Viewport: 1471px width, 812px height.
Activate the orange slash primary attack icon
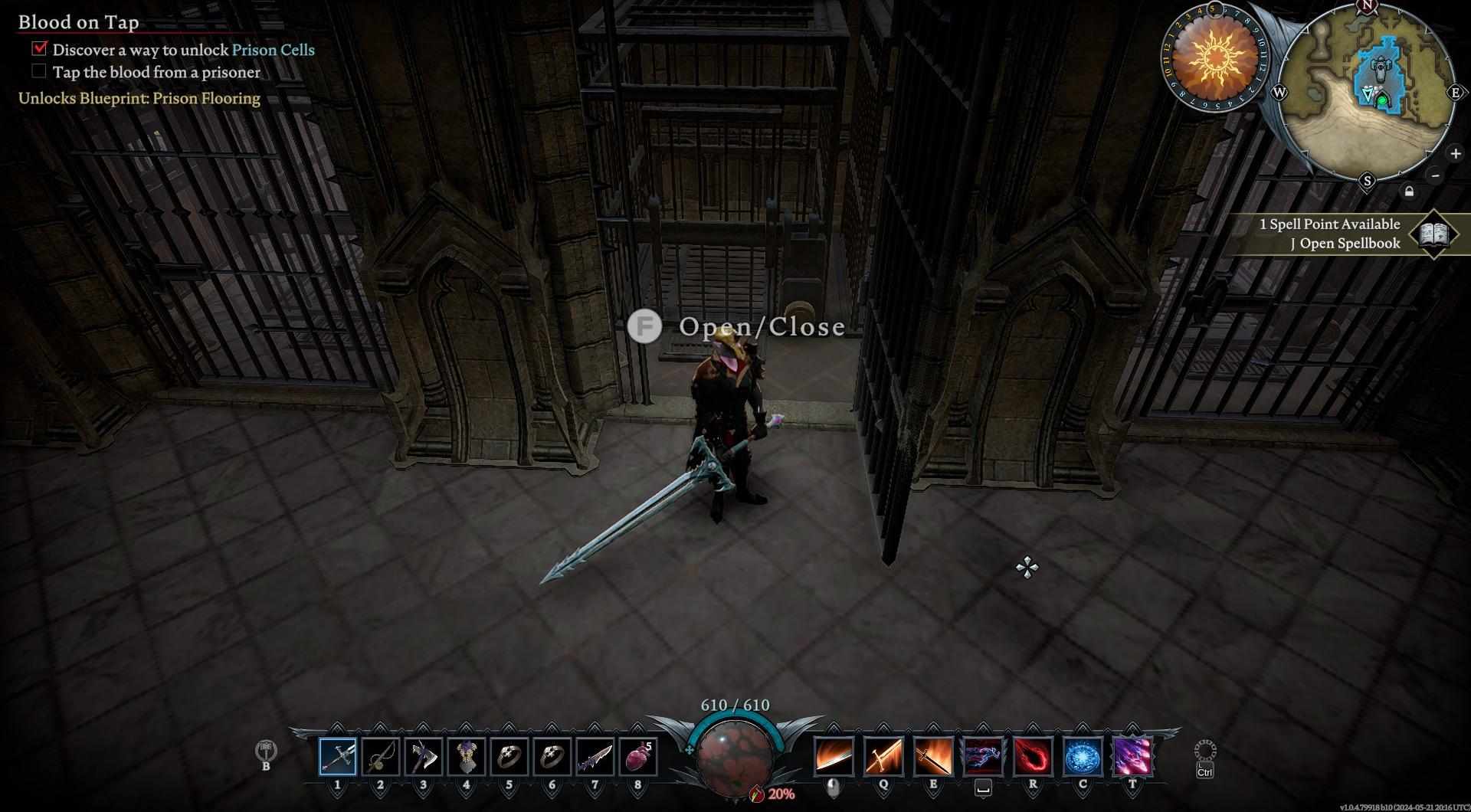834,756
